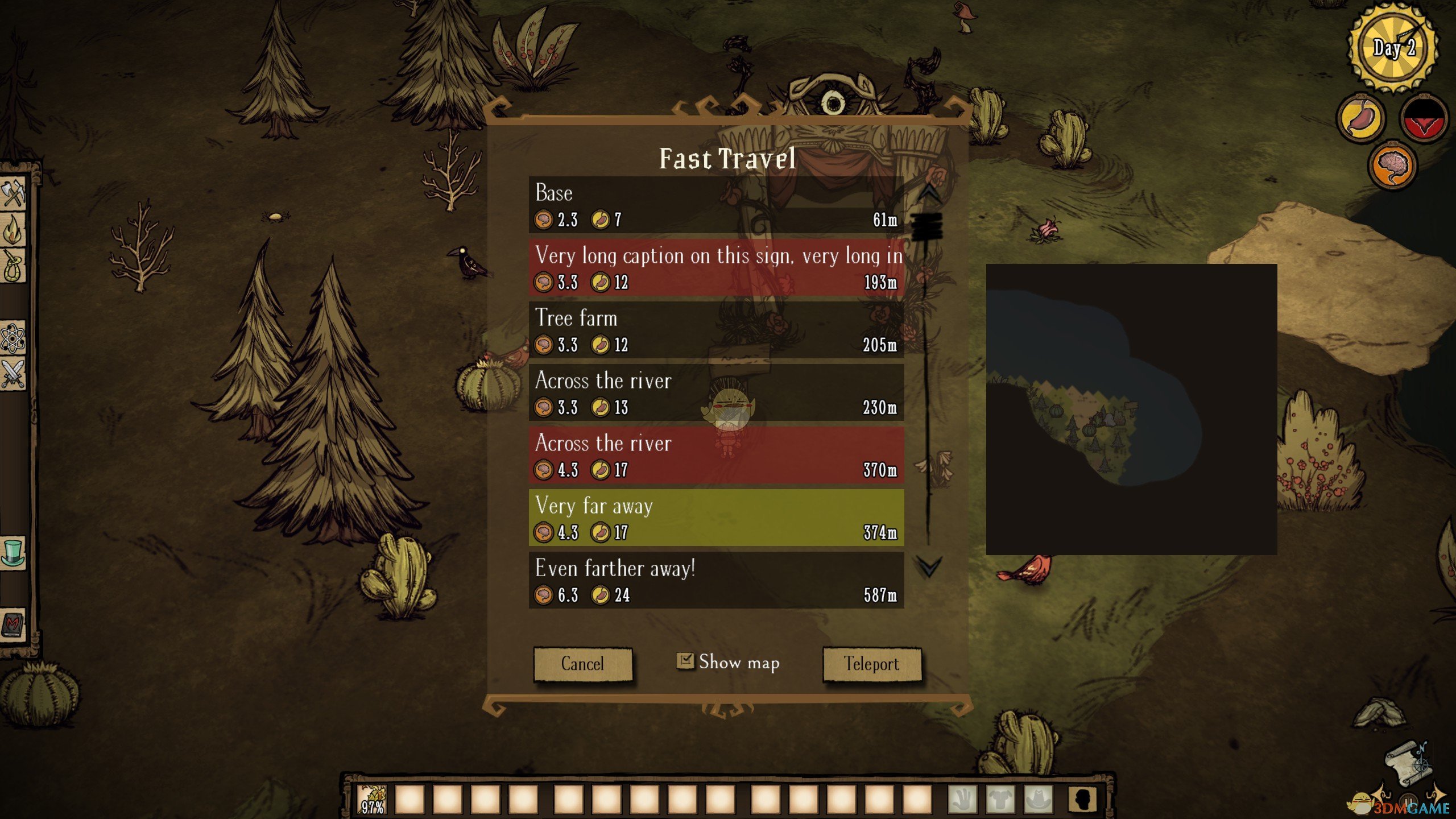This screenshot has height=819, width=1456.
Task: Open the Fight crafting tab with crossed swords
Action: tap(13, 374)
